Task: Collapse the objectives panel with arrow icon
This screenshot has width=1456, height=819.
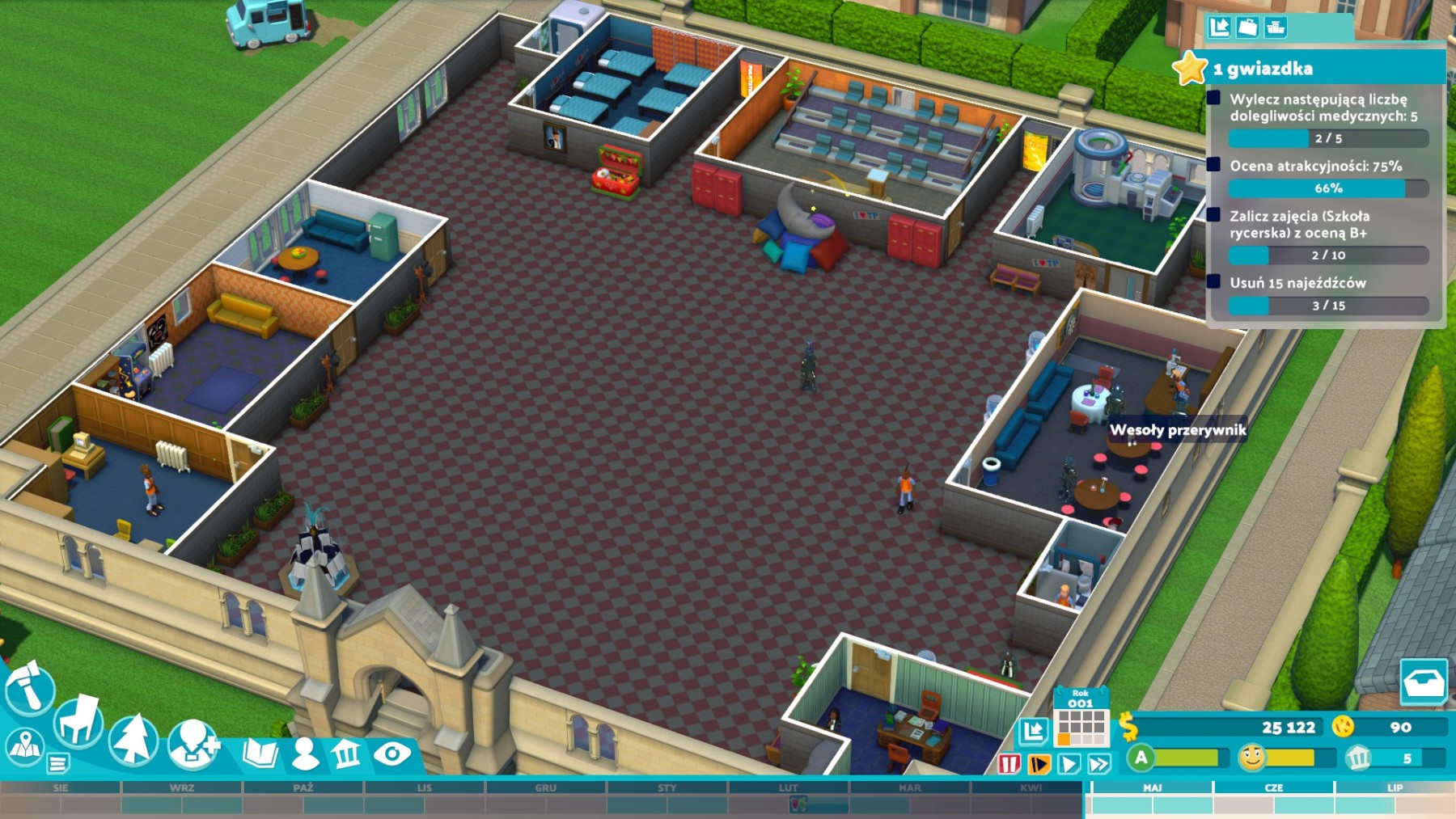Action: (1219, 27)
